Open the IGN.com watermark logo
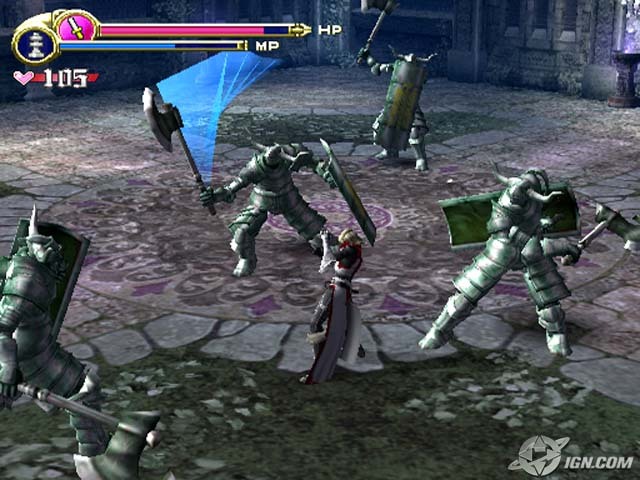The image size is (640, 480). (574, 457)
